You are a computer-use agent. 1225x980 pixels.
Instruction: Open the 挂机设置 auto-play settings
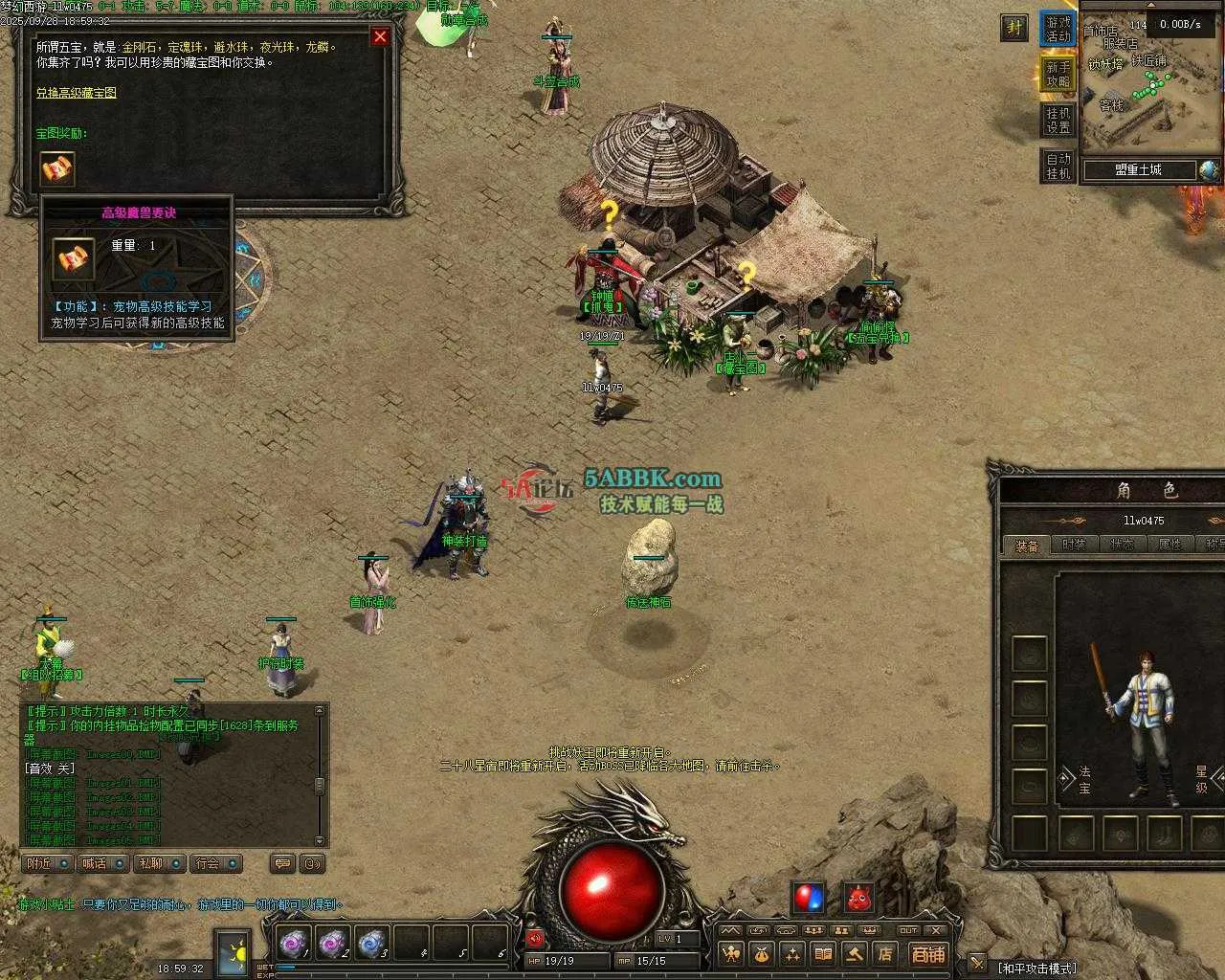1058,120
